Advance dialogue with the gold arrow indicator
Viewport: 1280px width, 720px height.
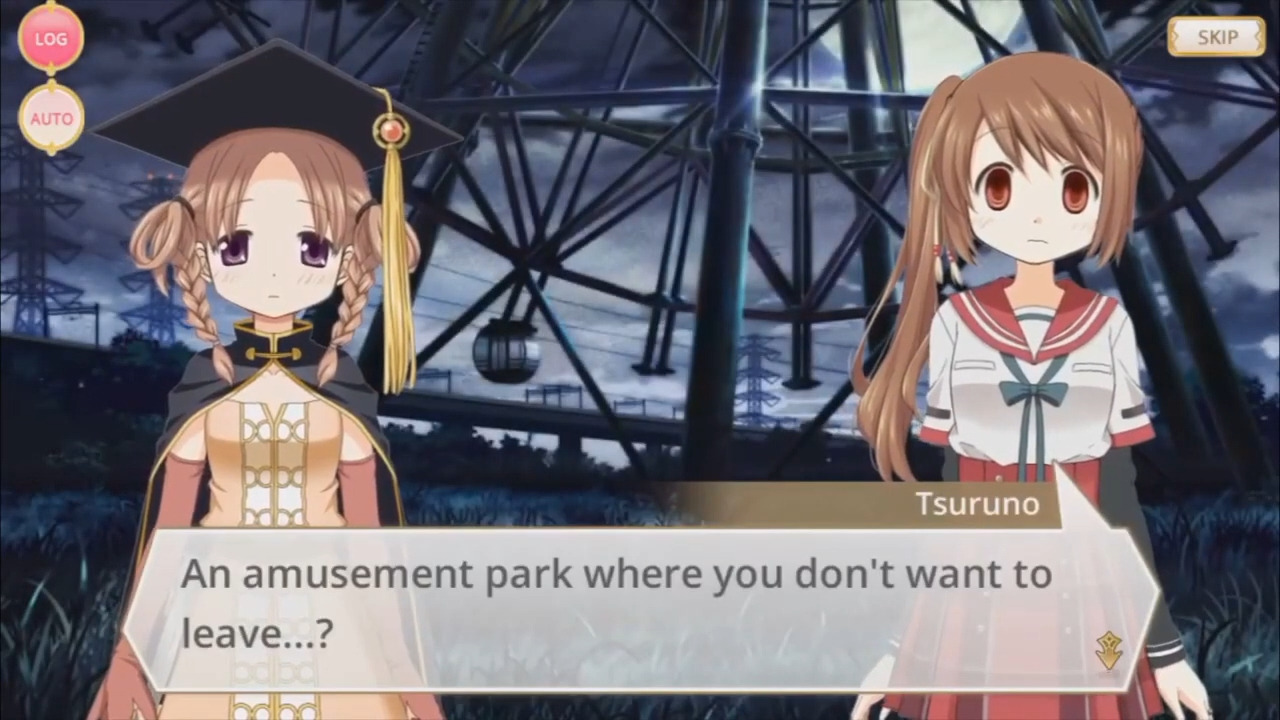[x=1108, y=651]
